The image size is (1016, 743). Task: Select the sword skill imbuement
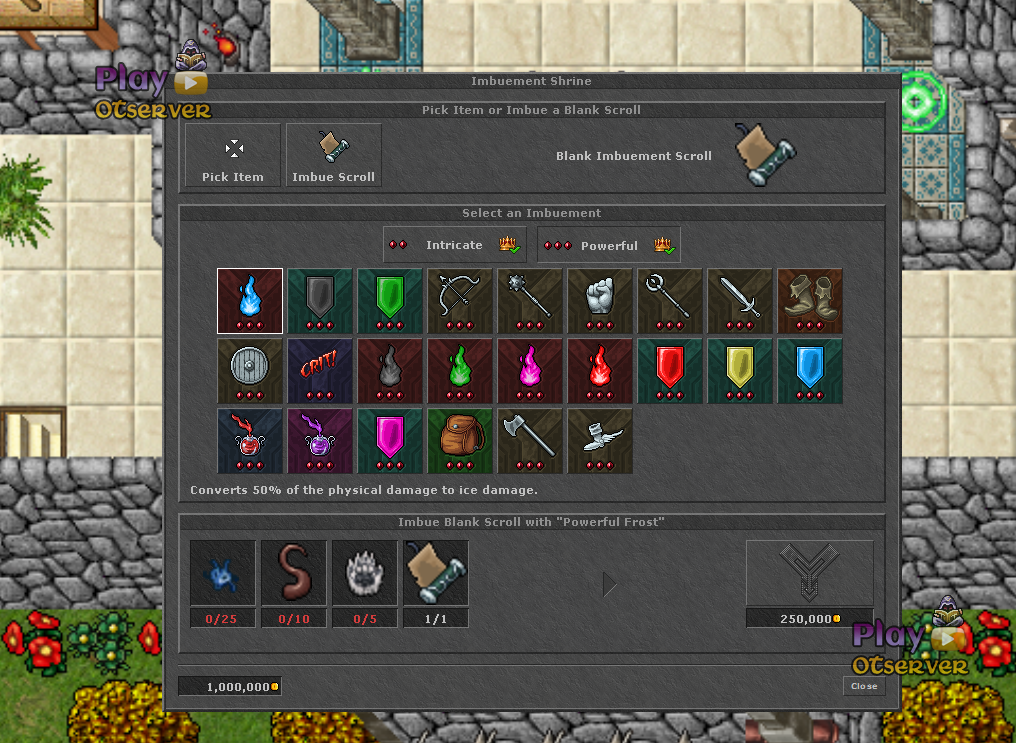(x=740, y=300)
